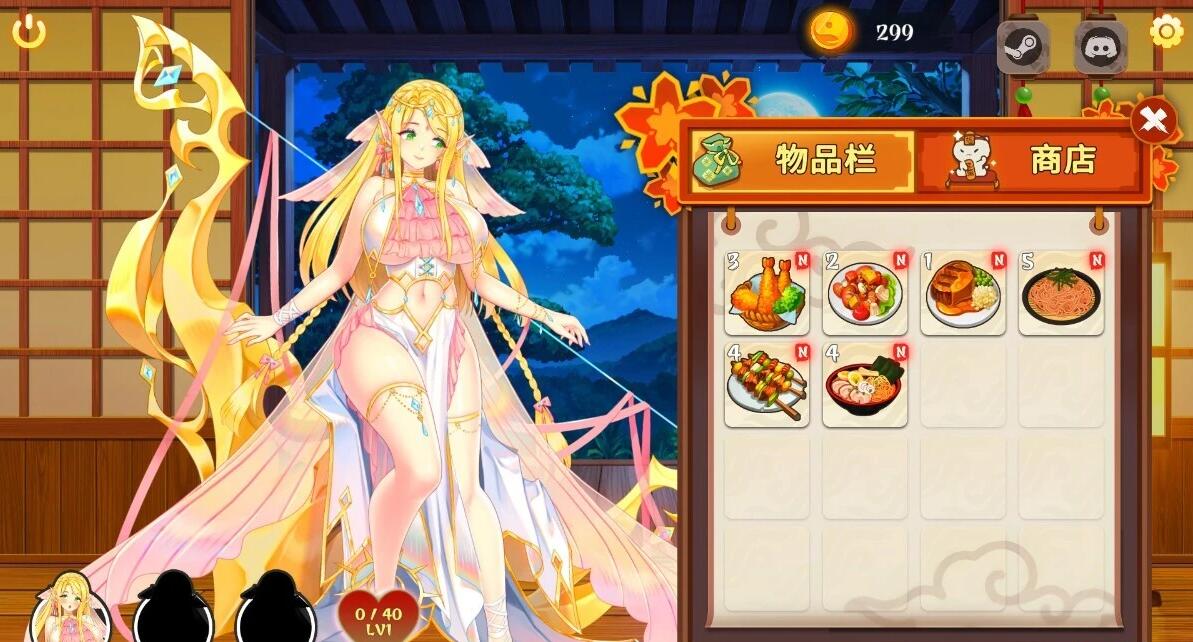Pick the spaghetti noodles item slot
The image size is (1193, 642).
(x=1061, y=293)
